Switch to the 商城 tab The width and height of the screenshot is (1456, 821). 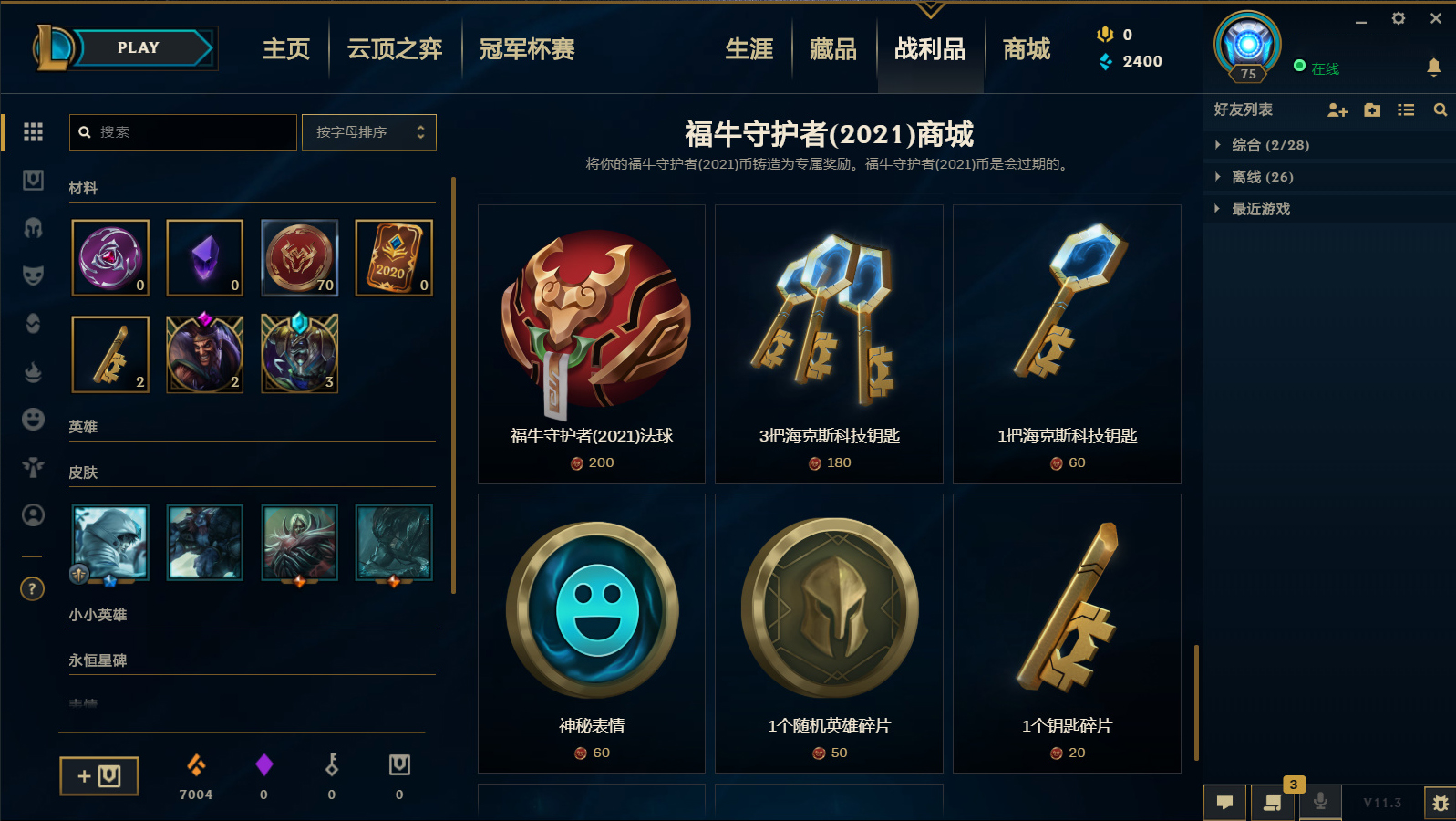1025,49
